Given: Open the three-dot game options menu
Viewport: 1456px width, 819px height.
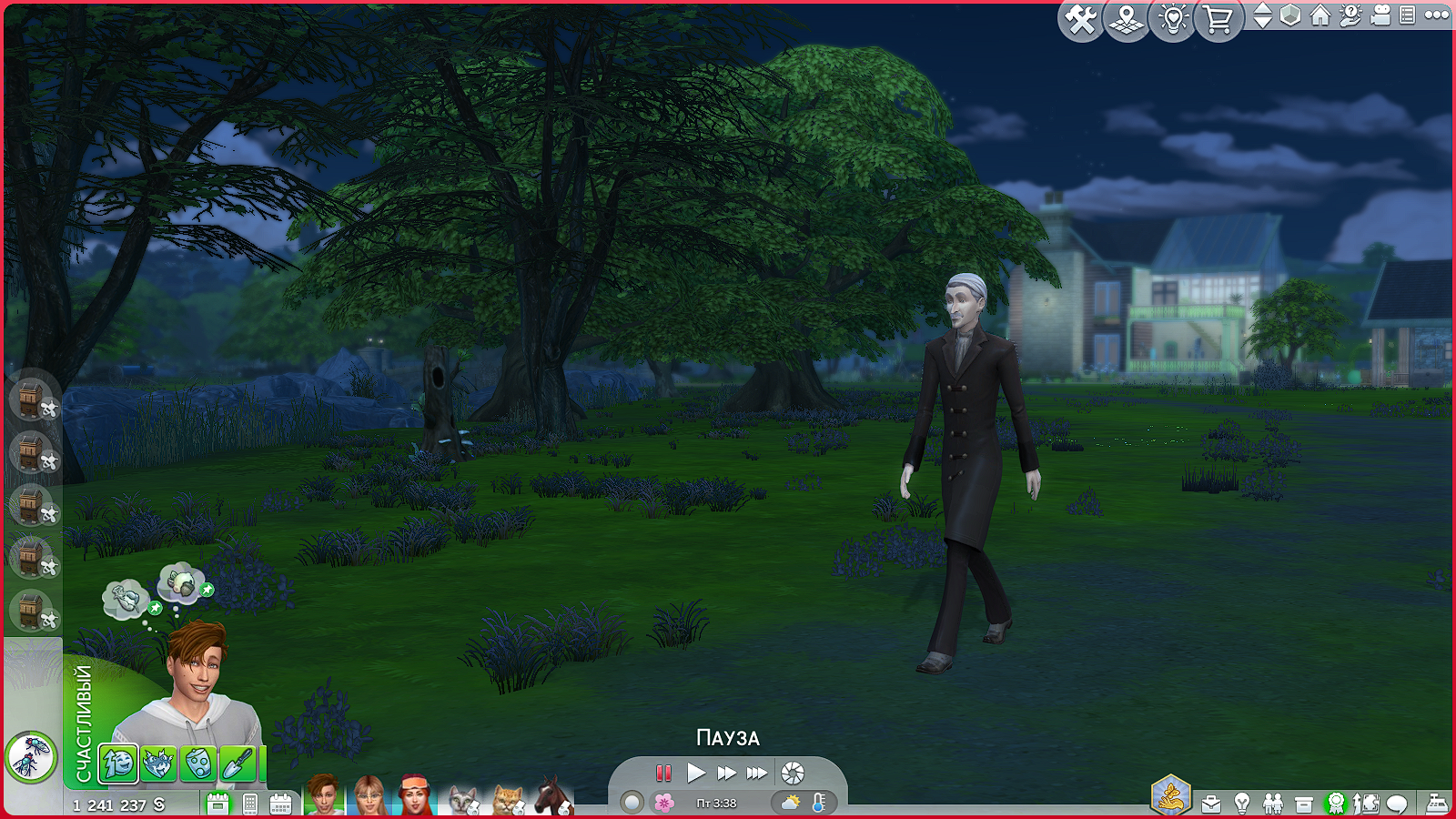Looking at the screenshot, I should [1437, 15].
